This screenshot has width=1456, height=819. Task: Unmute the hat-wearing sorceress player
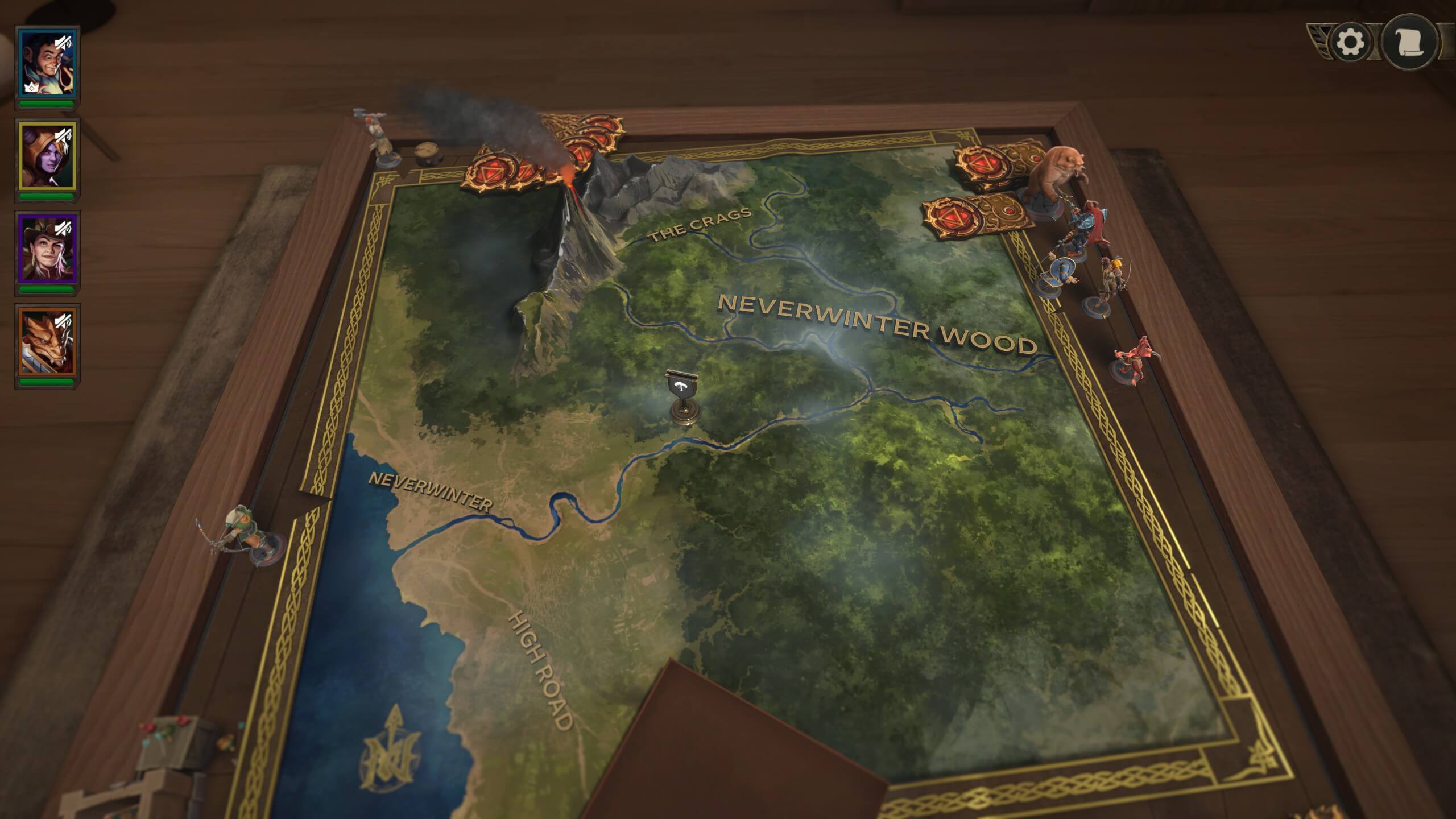click(x=63, y=229)
